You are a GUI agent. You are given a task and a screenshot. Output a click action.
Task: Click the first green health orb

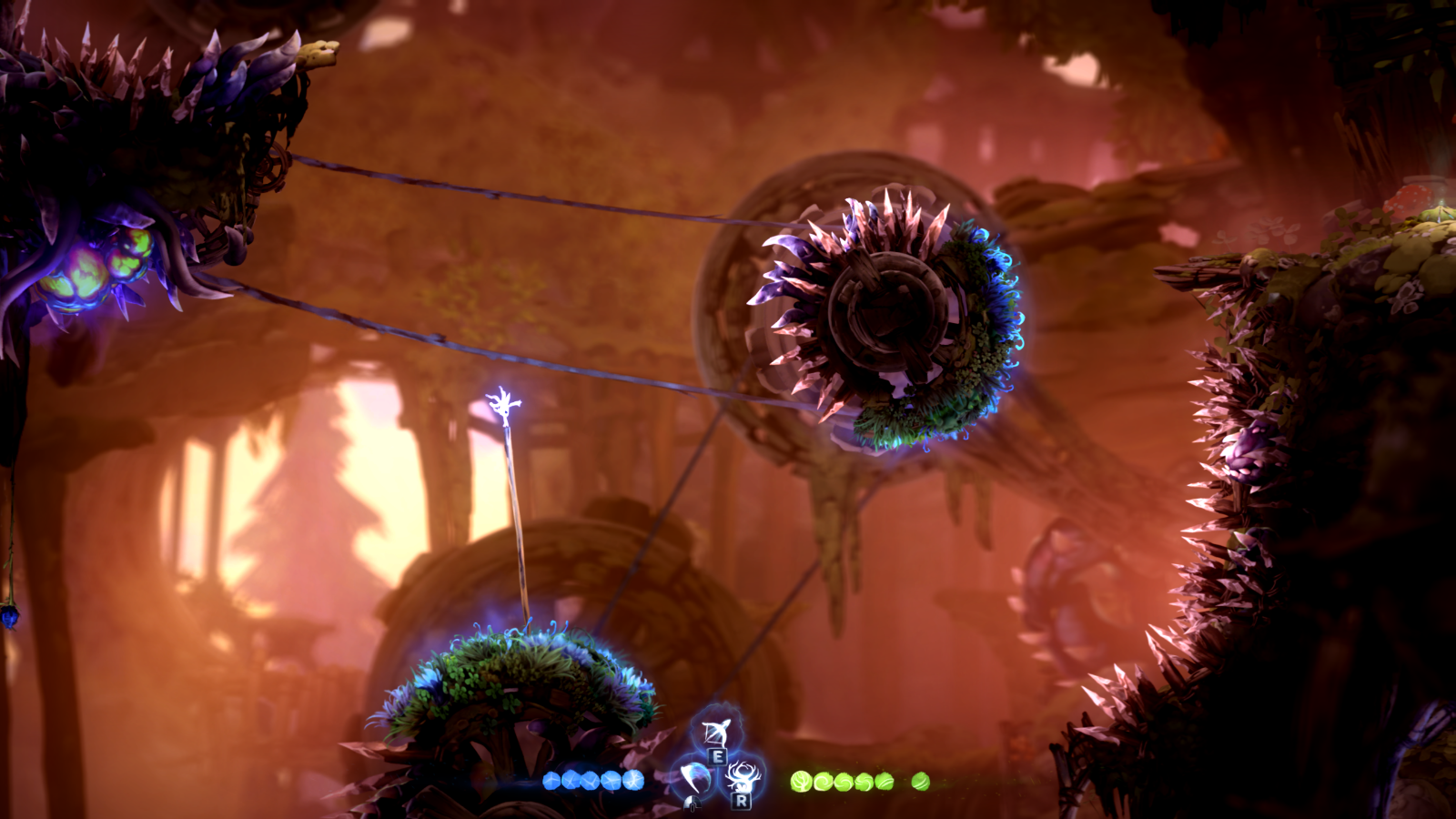(x=801, y=783)
